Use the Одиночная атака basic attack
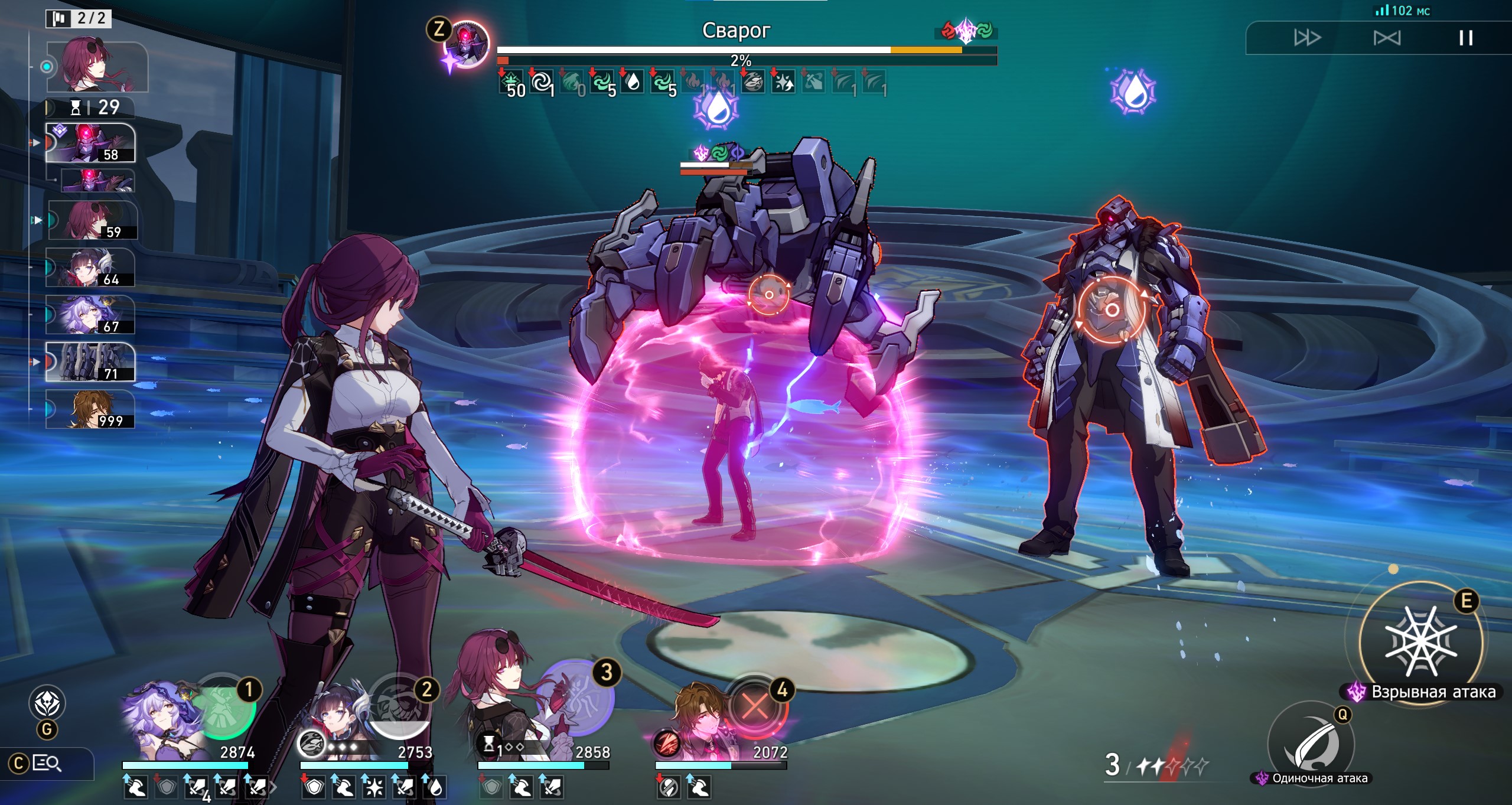 pyautogui.click(x=1311, y=742)
